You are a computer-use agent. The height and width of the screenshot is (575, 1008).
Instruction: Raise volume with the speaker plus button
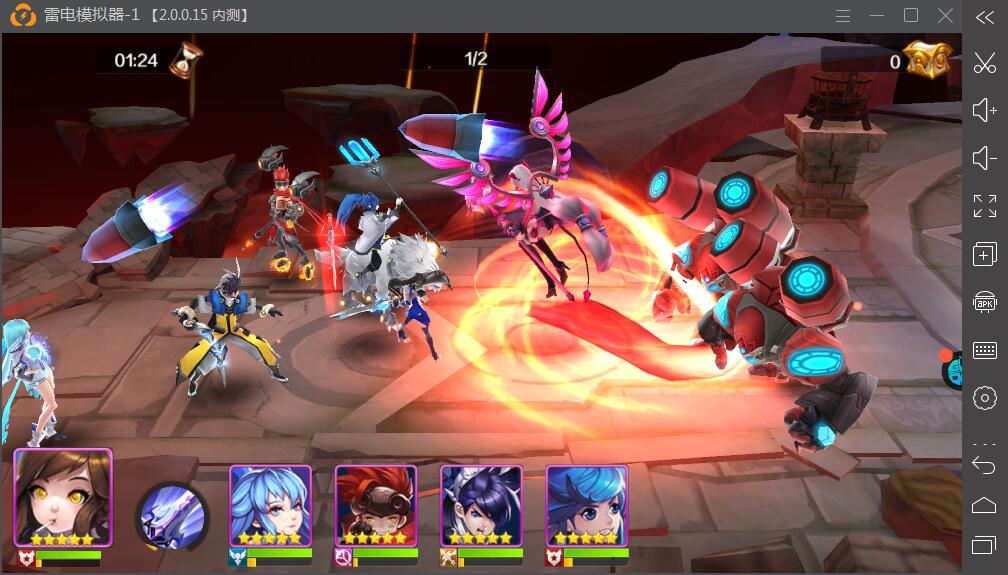pyautogui.click(x=985, y=110)
